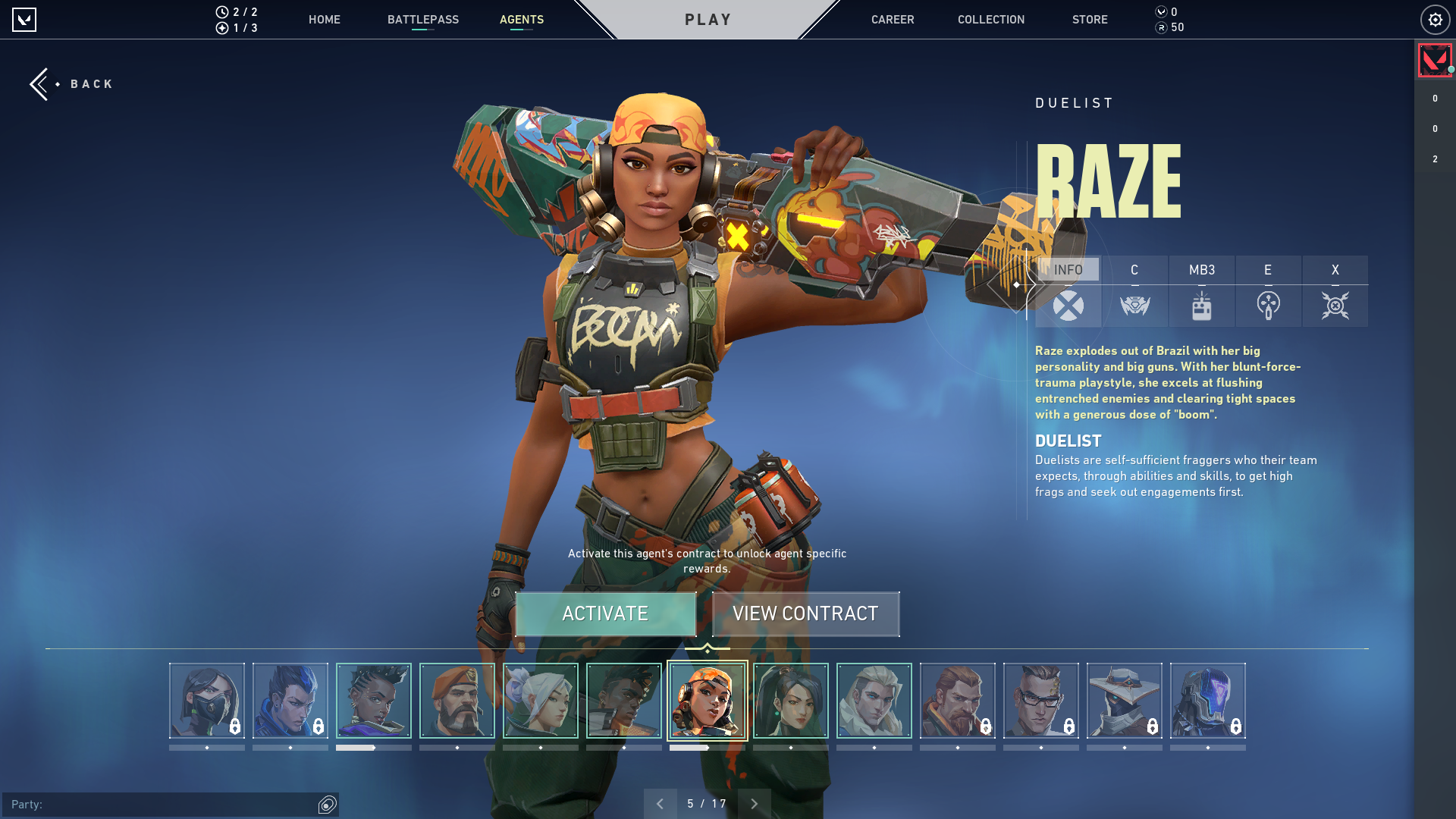
Task: Visit the Store
Action: pos(1089,20)
